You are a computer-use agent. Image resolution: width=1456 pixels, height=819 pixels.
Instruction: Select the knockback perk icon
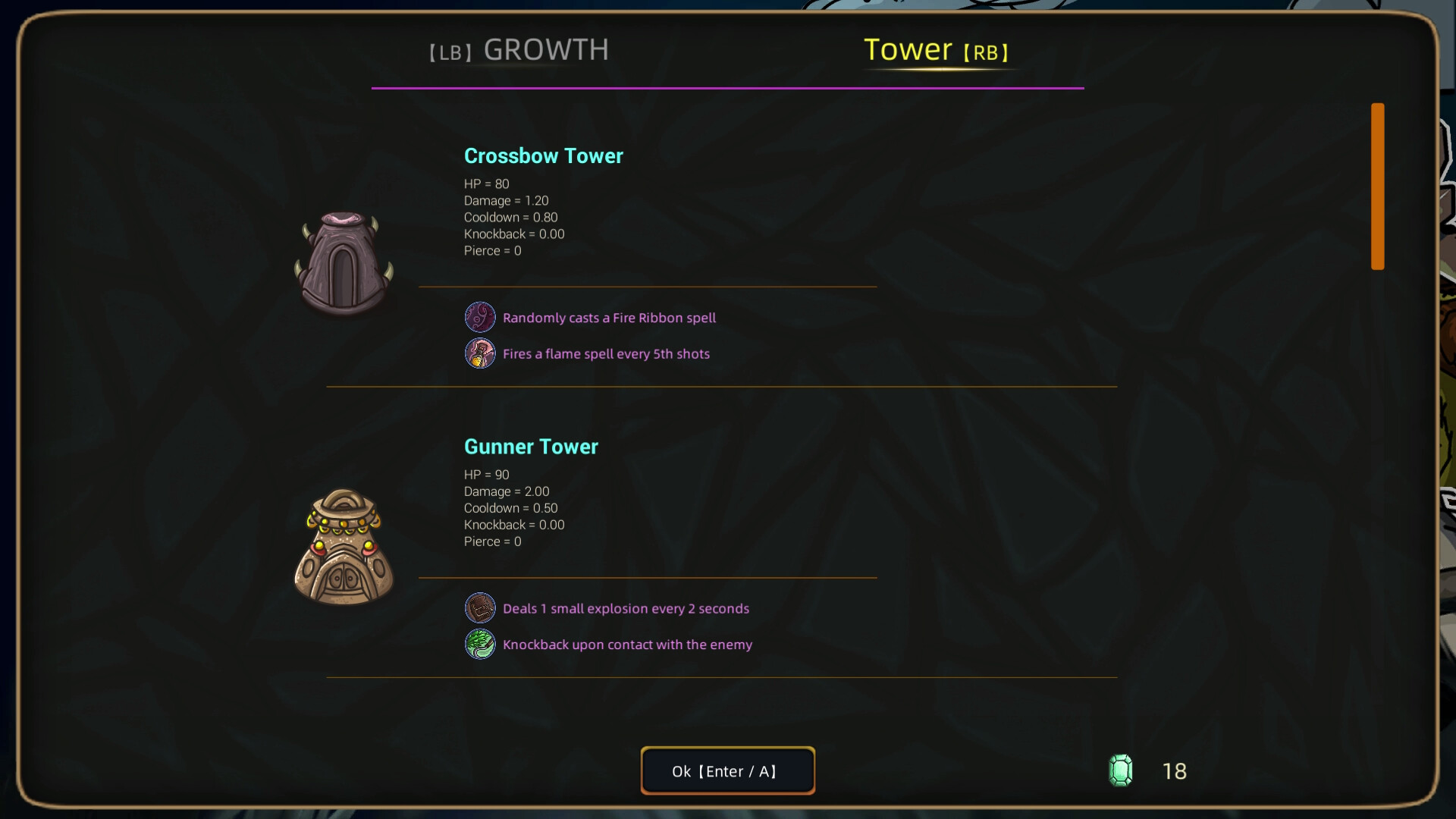480,644
